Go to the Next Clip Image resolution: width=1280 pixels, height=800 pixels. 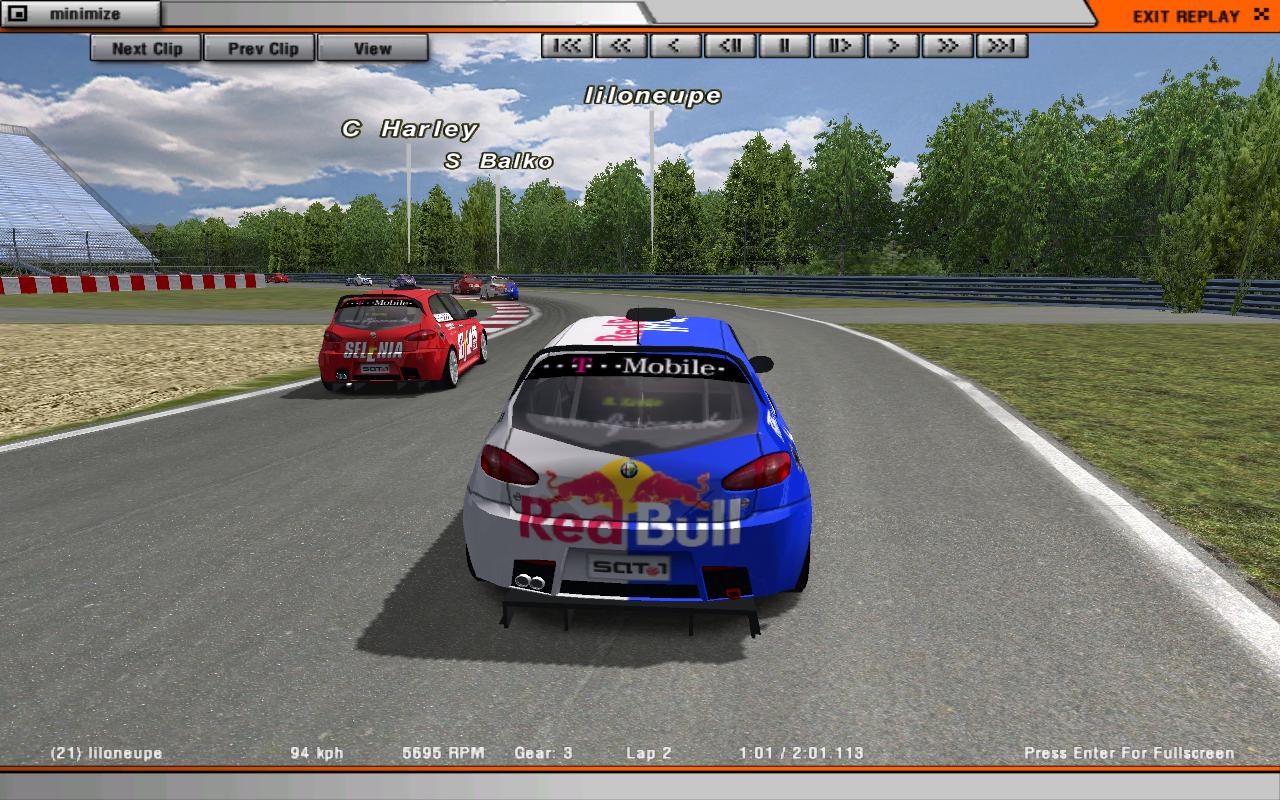[x=146, y=48]
